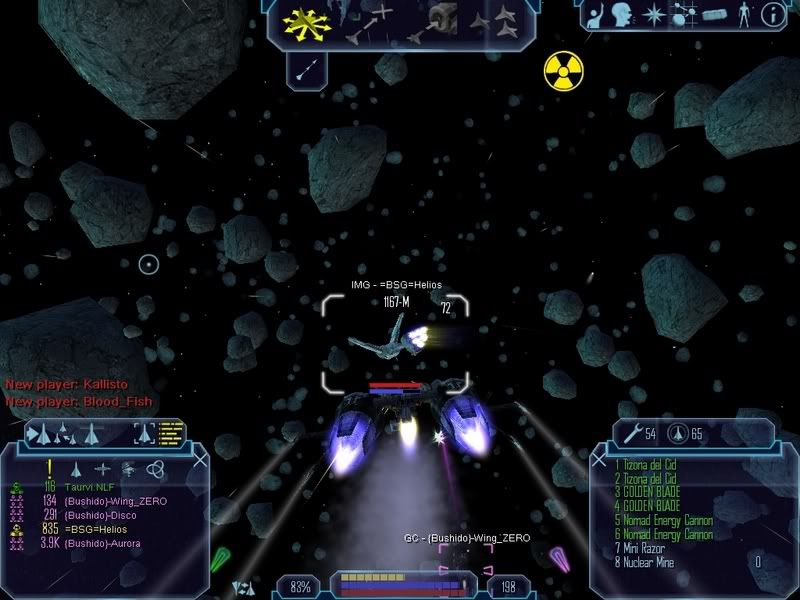Open the info 'i' button
This screenshot has width=800, height=600.
(771, 14)
